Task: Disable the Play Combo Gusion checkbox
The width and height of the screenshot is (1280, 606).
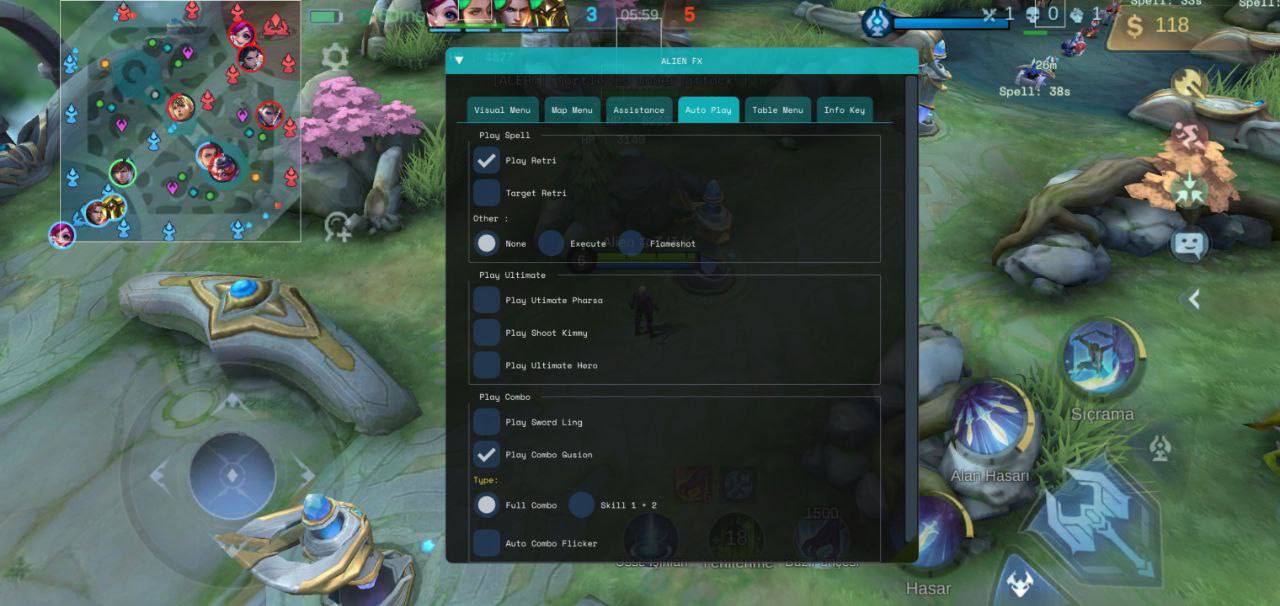Action: coord(487,455)
